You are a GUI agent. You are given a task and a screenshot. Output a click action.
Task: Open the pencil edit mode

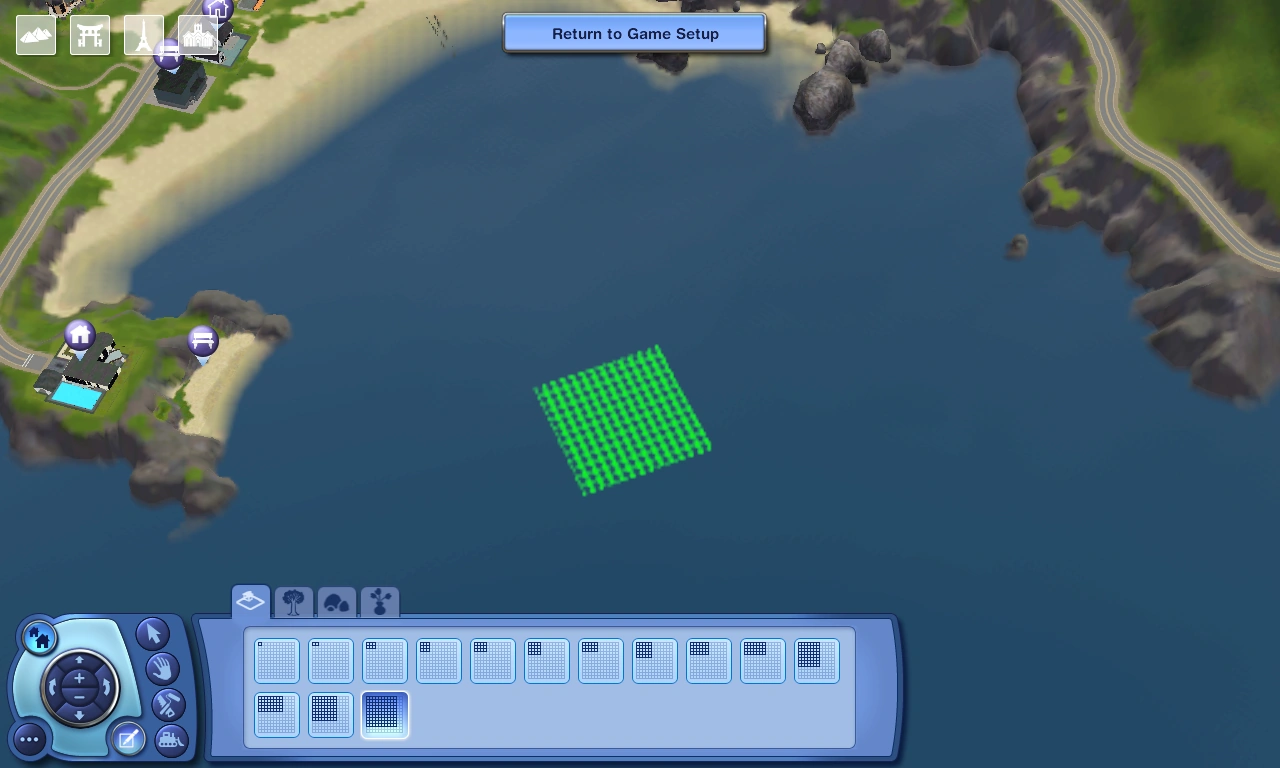pyautogui.click(x=128, y=738)
